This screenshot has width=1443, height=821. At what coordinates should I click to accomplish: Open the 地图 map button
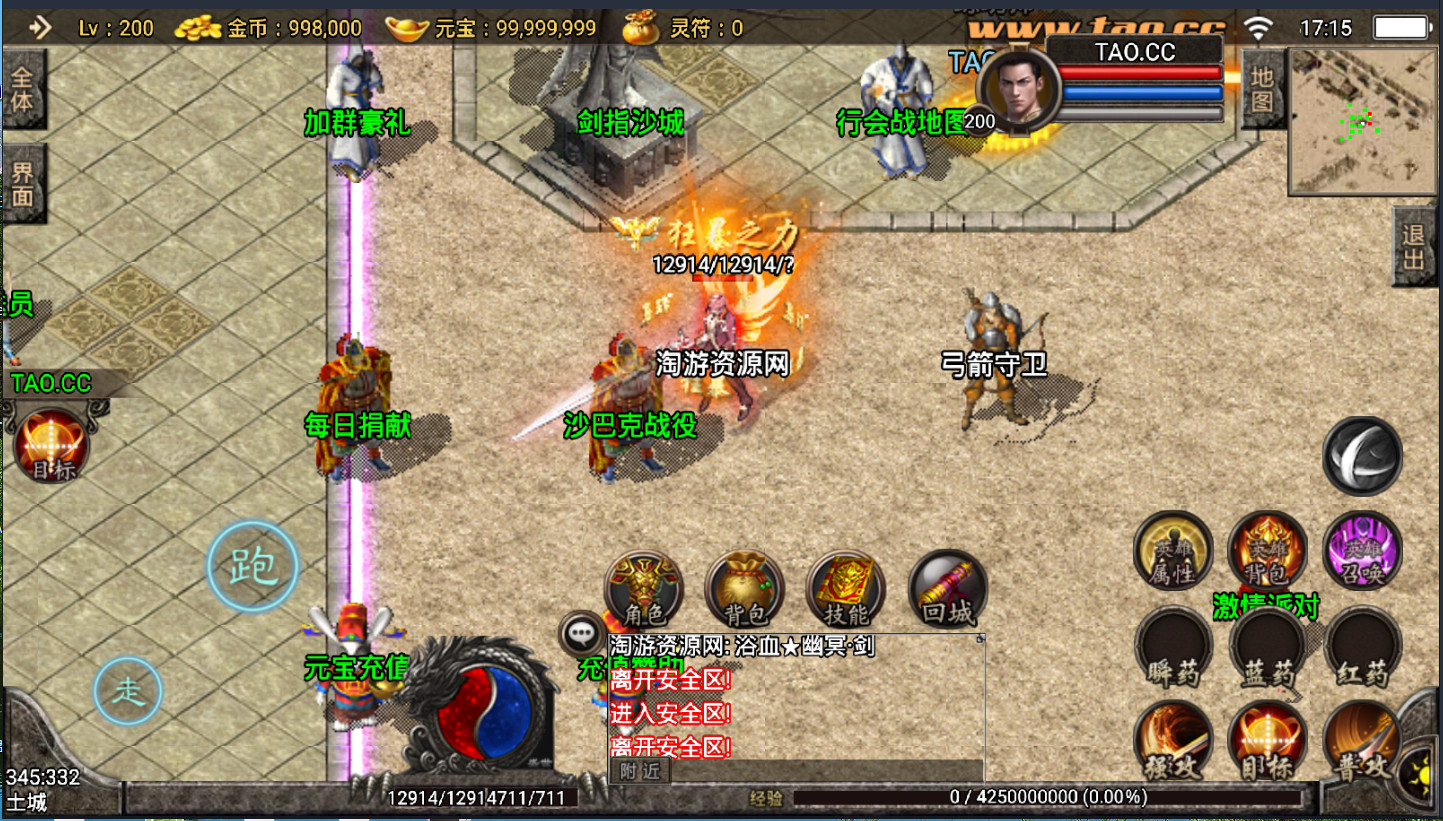pyautogui.click(x=1262, y=89)
